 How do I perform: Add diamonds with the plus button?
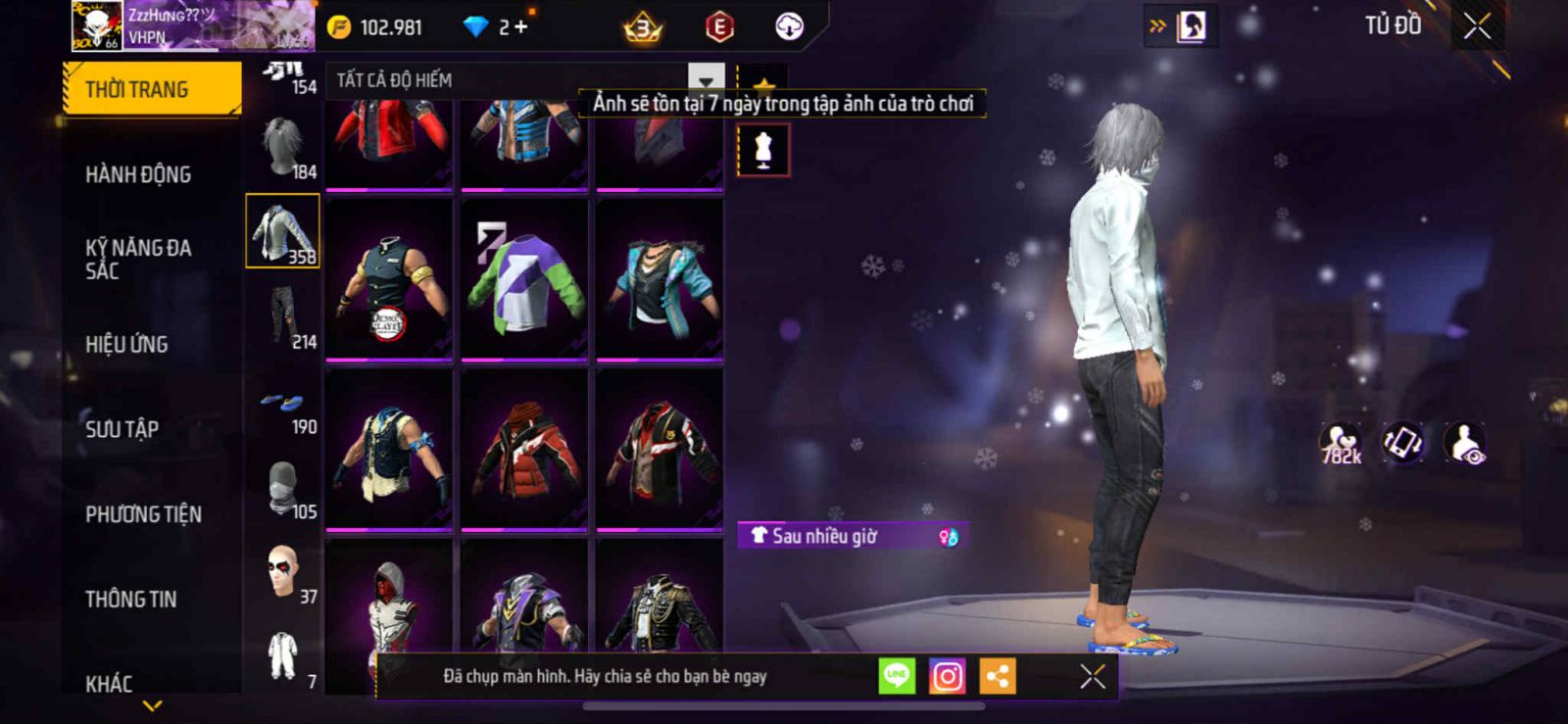click(x=520, y=26)
